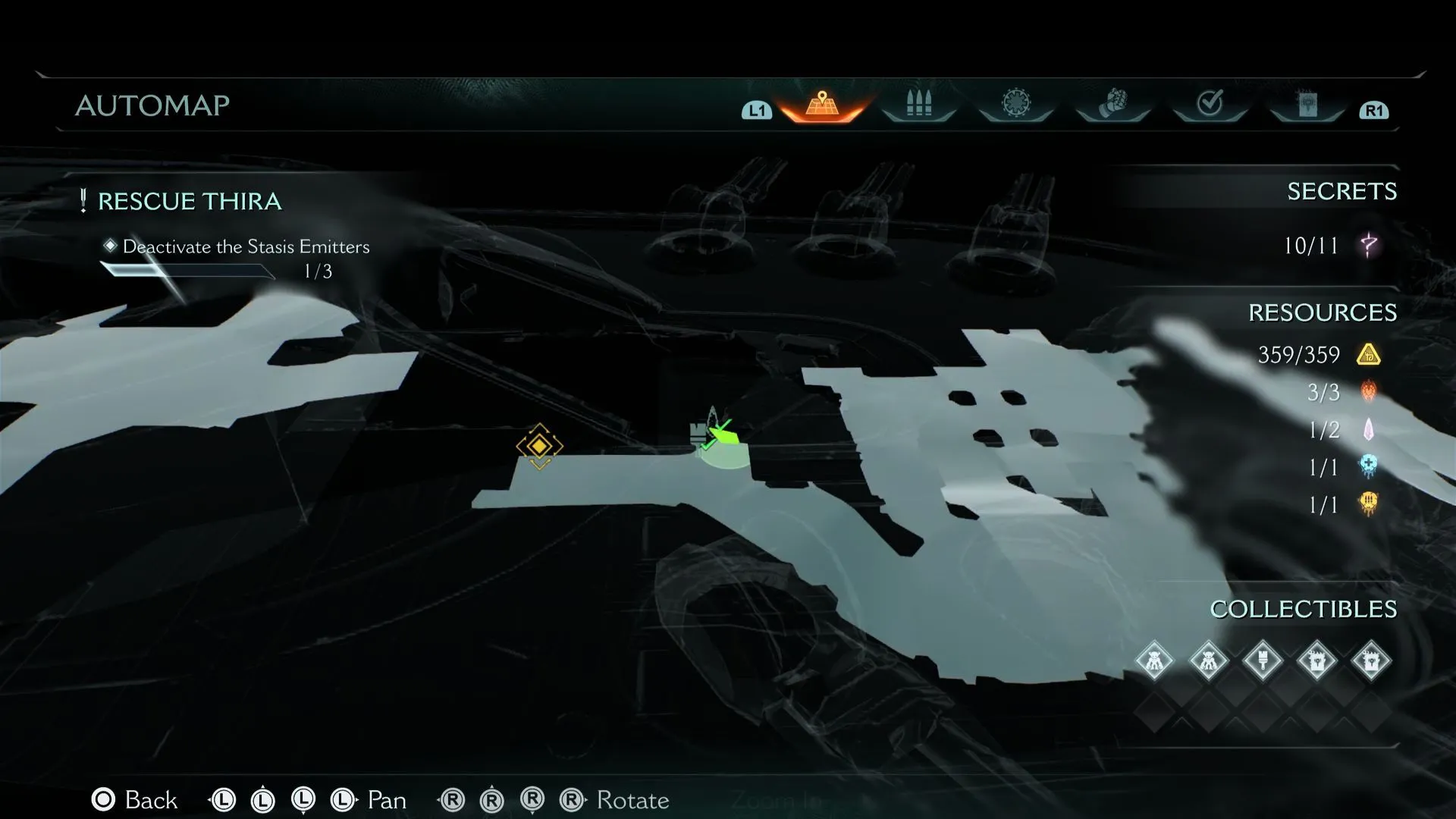Select the yellow diamond objective marker on map

point(539,446)
